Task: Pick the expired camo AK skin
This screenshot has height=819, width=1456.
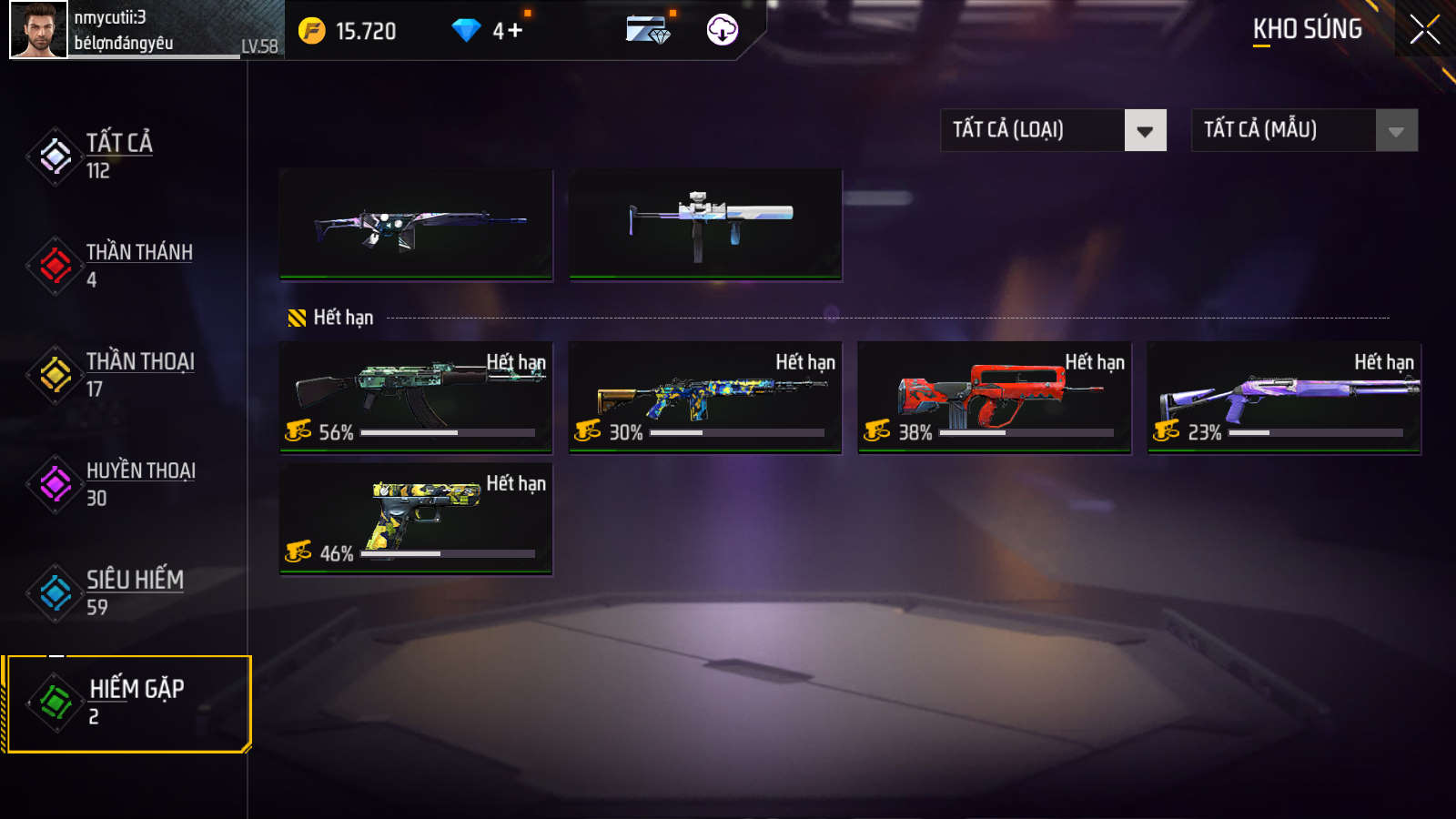Action: click(416, 397)
